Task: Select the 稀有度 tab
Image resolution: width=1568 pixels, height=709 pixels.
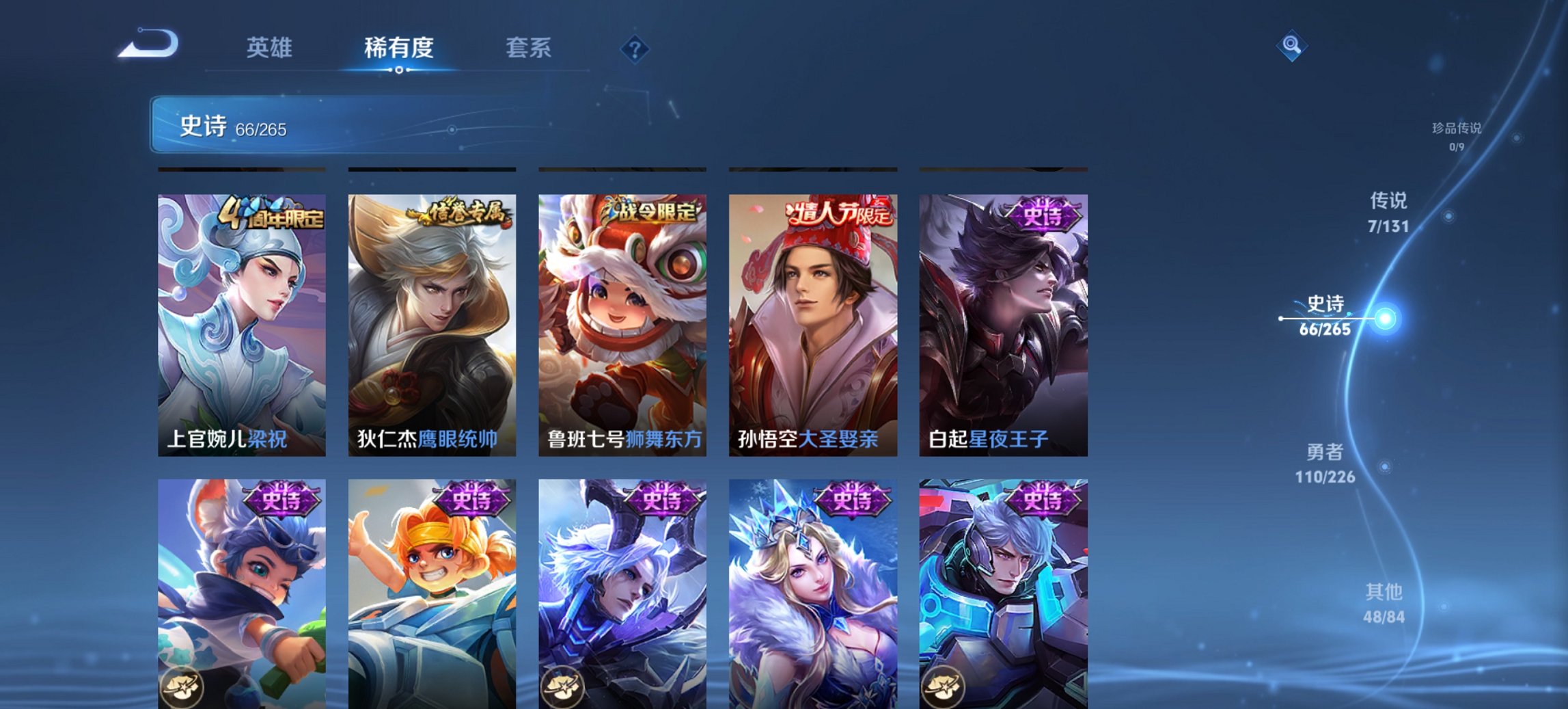Action: point(399,48)
